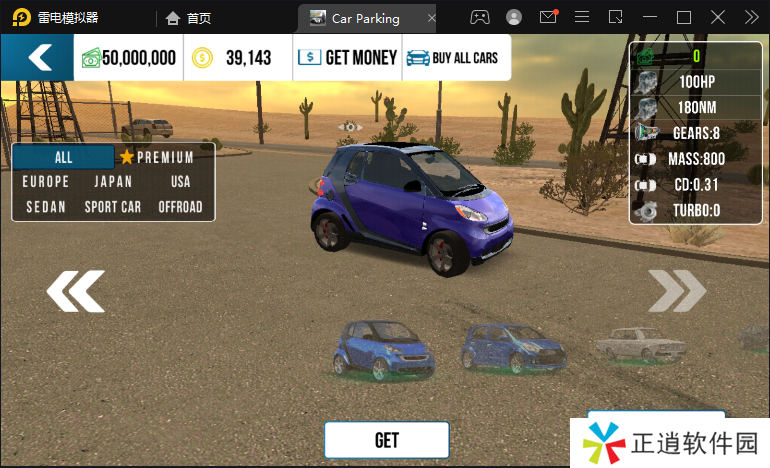Image resolution: width=770 pixels, height=468 pixels.
Task: Pick the blue hatchback thumbnail
Action: pos(511,347)
